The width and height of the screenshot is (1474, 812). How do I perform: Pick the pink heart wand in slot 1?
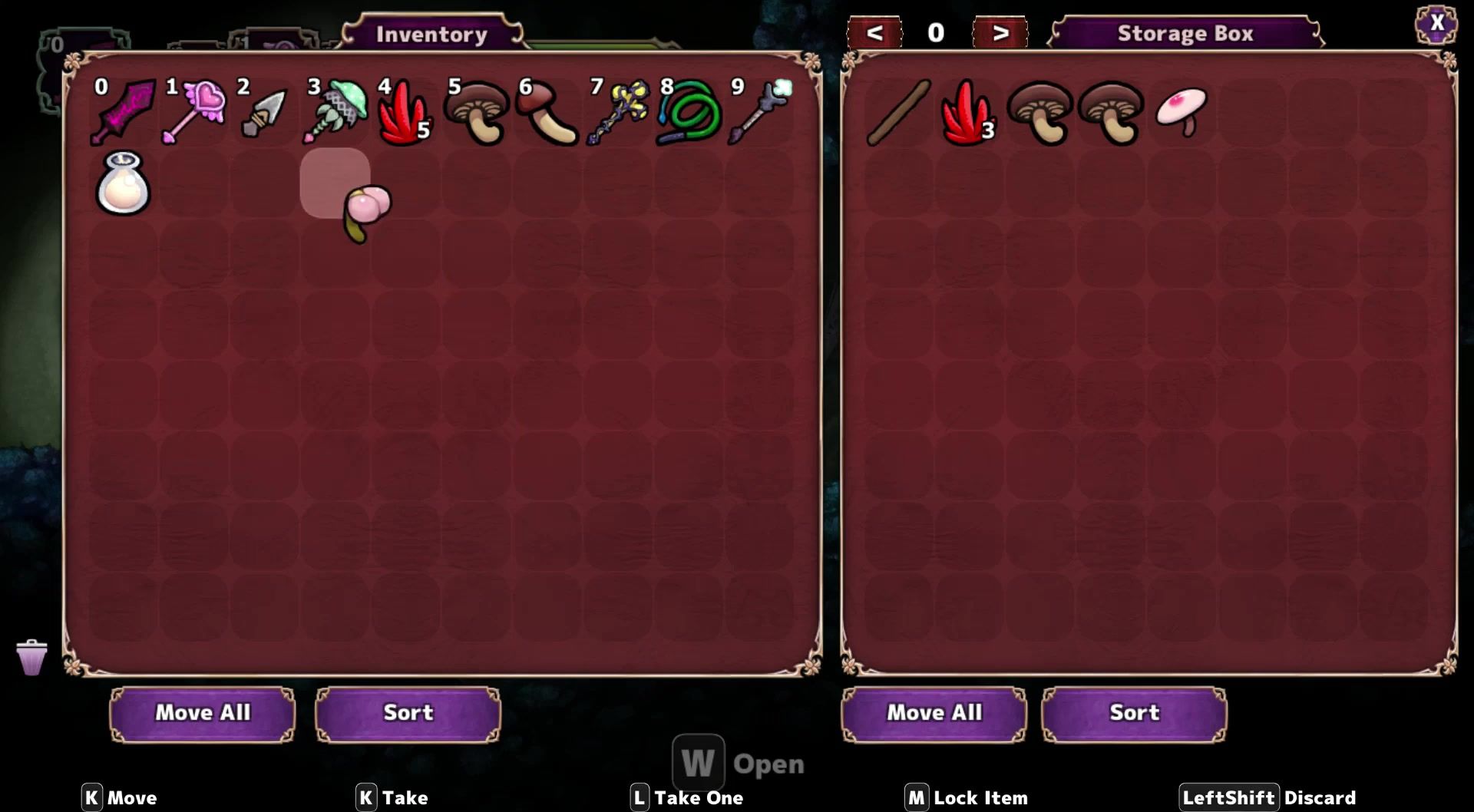pos(193,113)
